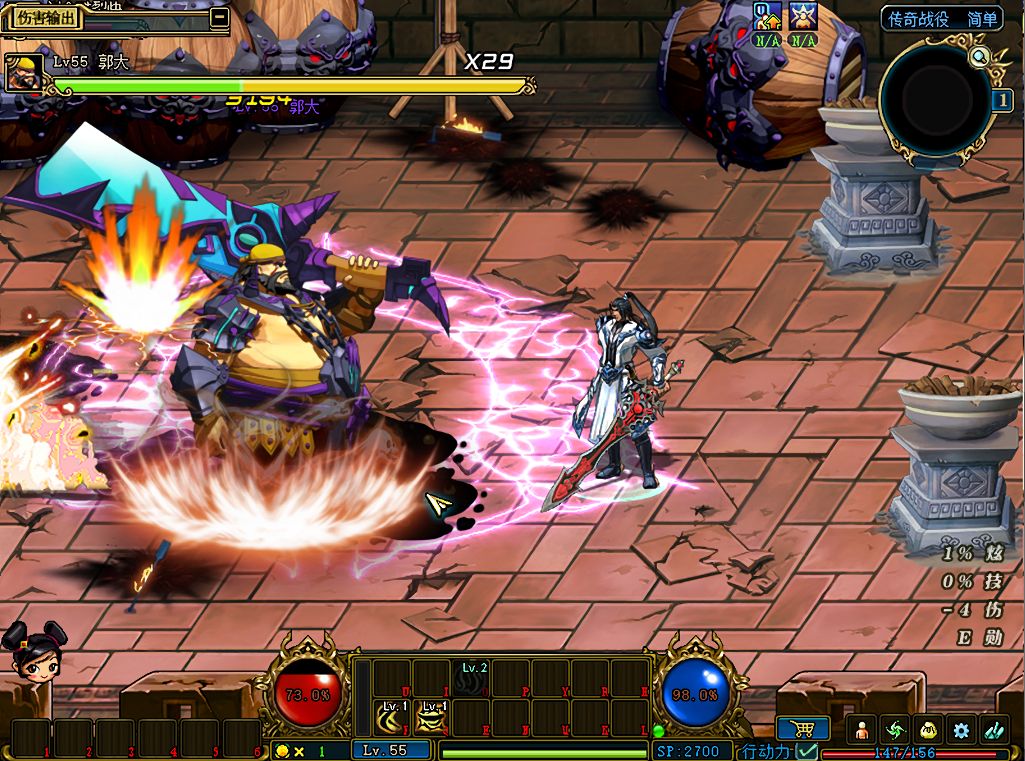
Task: Select boss 郭大's portrait
Action: pos(22,74)
